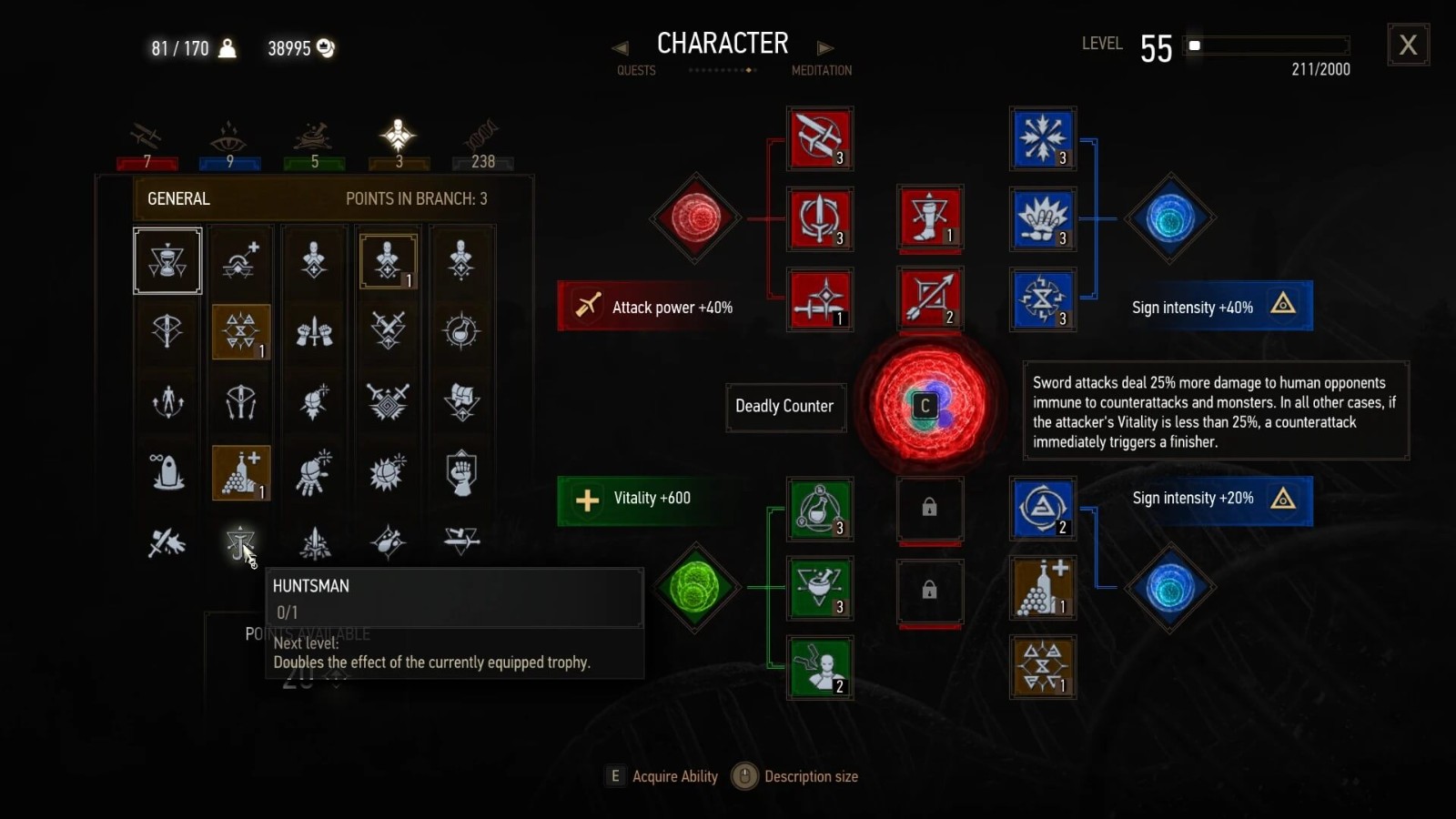
Task: Select the green mutagen slot below Vitality +600
Action: point(696,588)
